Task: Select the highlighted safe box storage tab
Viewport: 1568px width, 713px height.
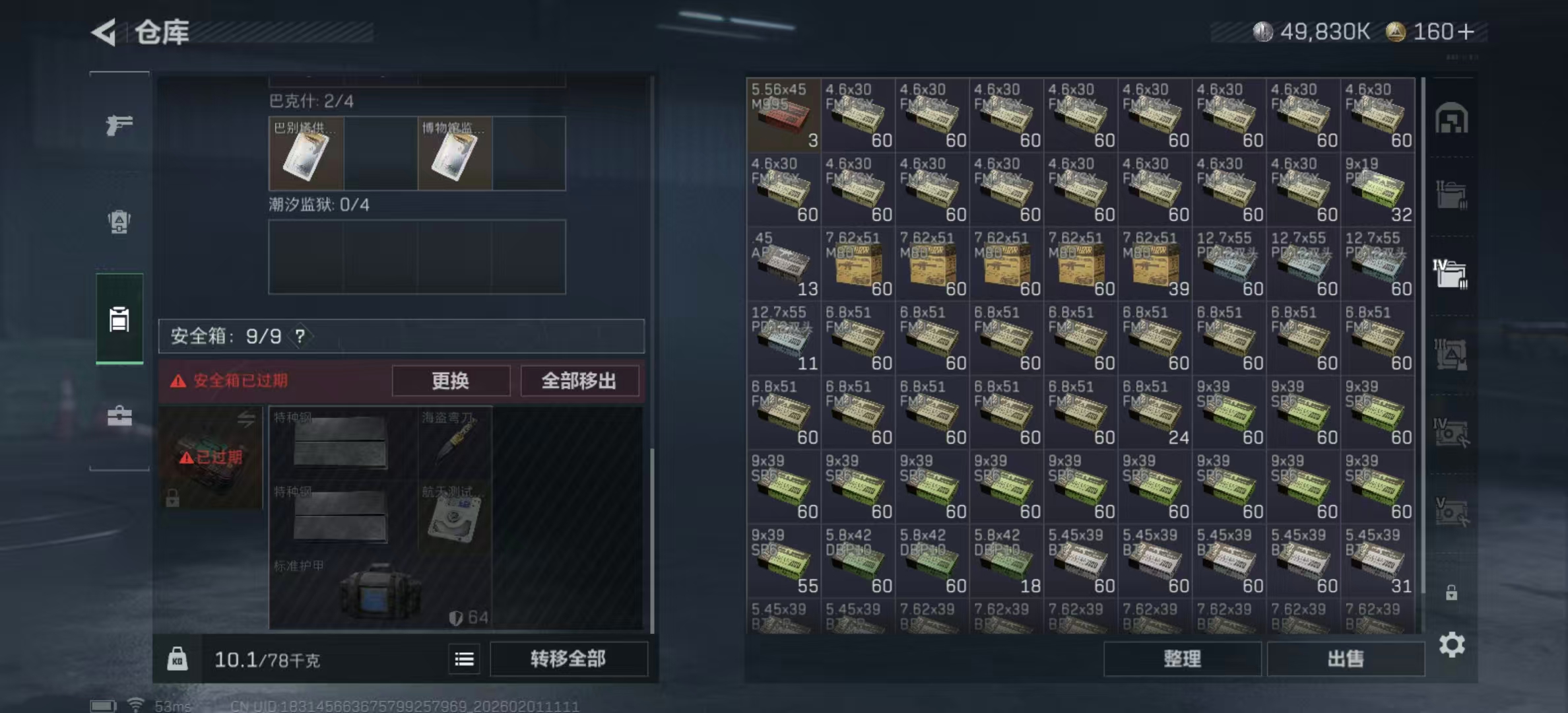Action: click(119, 319)
